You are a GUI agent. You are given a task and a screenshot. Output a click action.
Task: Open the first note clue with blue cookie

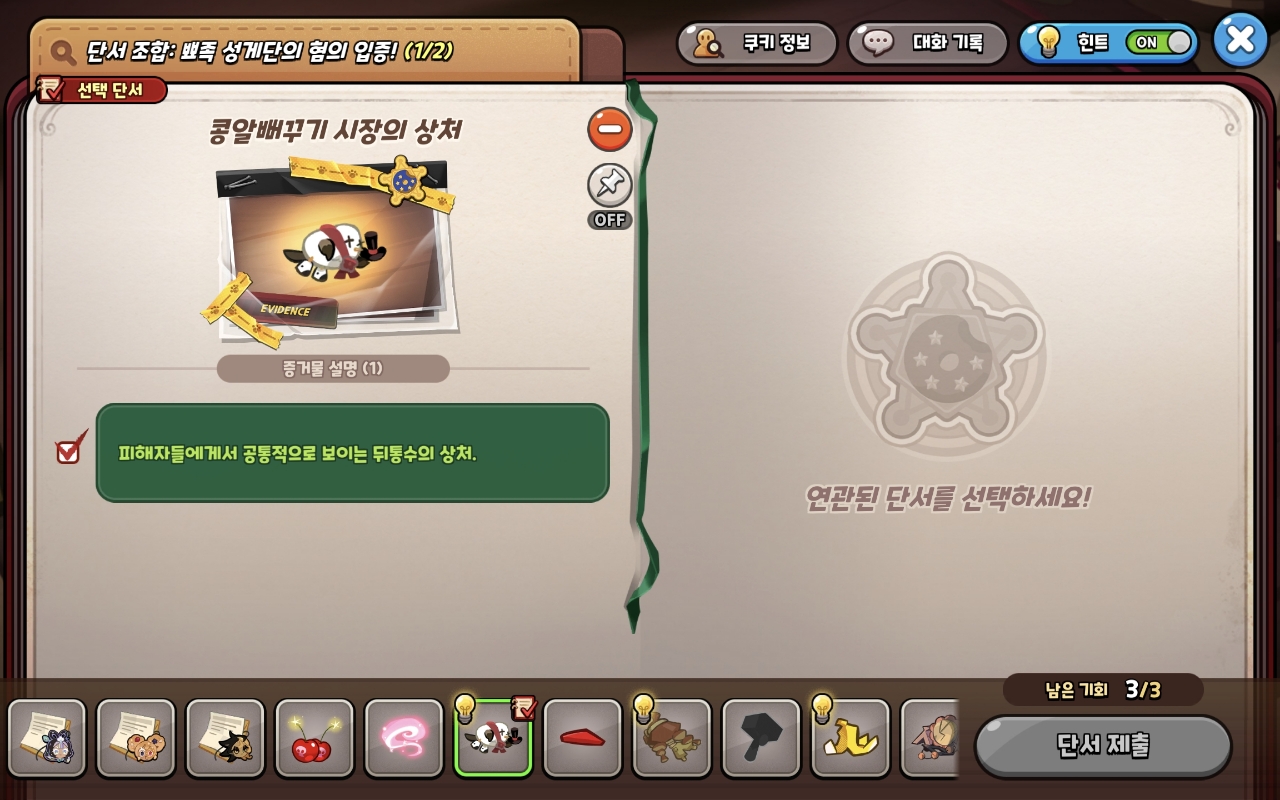coord(47,738)
